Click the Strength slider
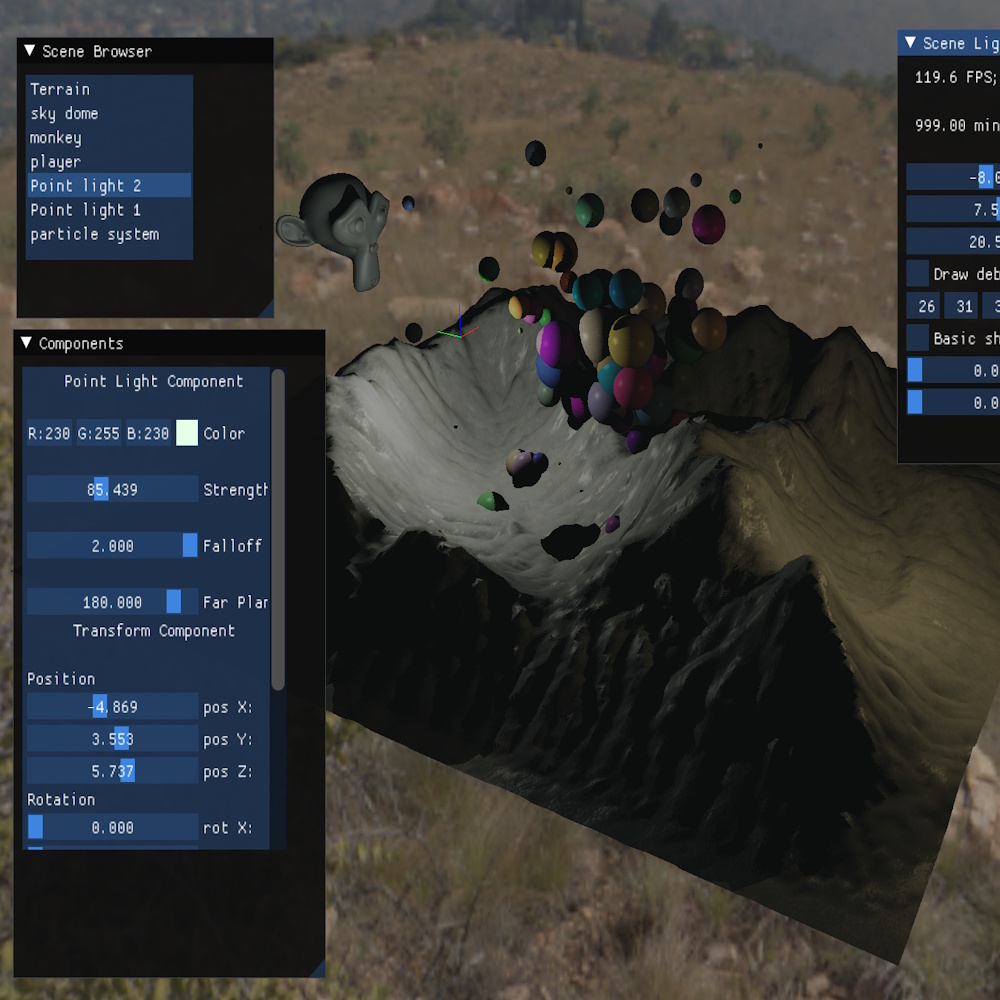The height and width of the screenshot is (1000, 1000). [112, 489]
